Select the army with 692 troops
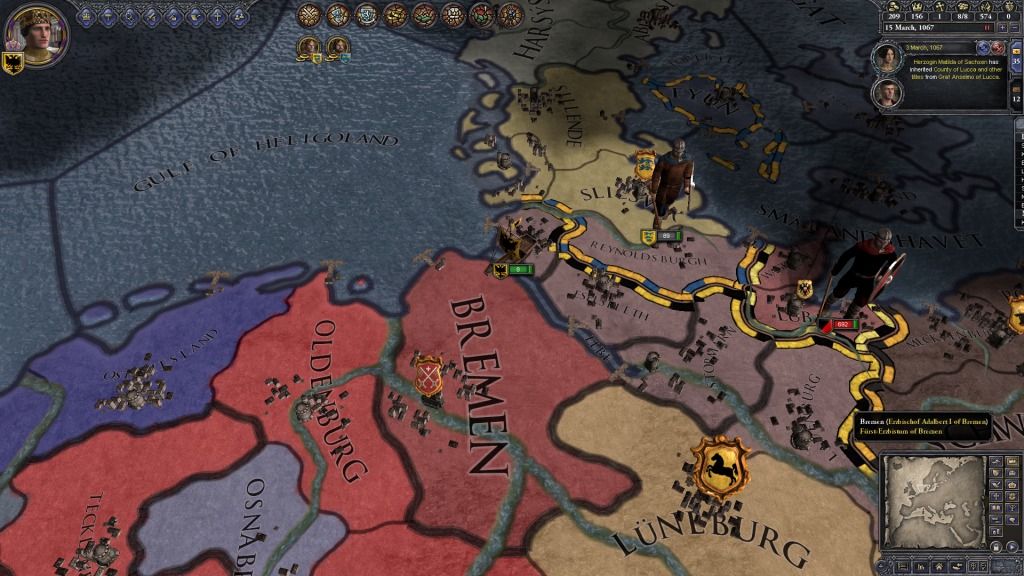The width and height of the screenshot is (1024, 576). click(841, 324)
